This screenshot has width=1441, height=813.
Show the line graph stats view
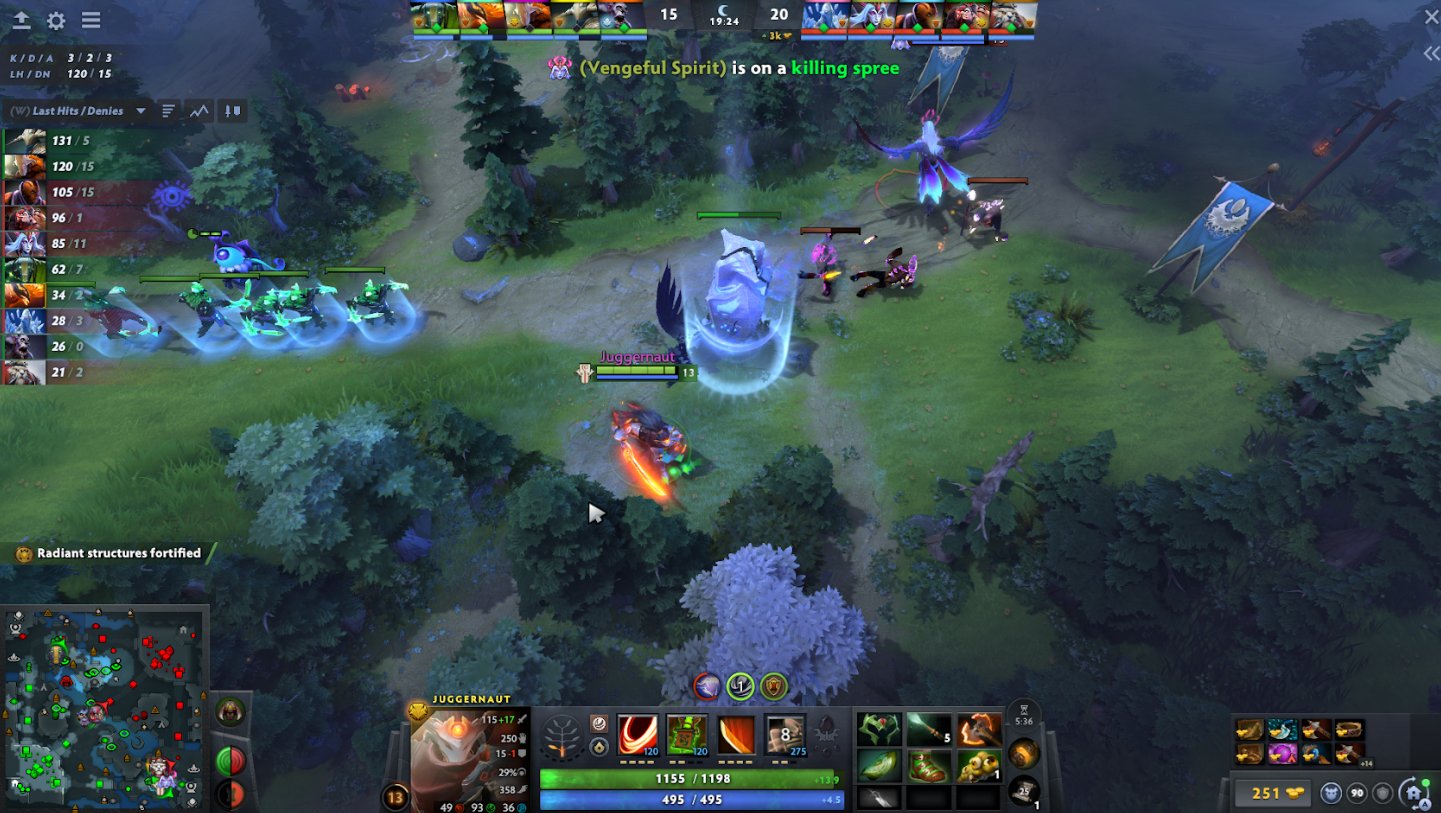(199, 111)
